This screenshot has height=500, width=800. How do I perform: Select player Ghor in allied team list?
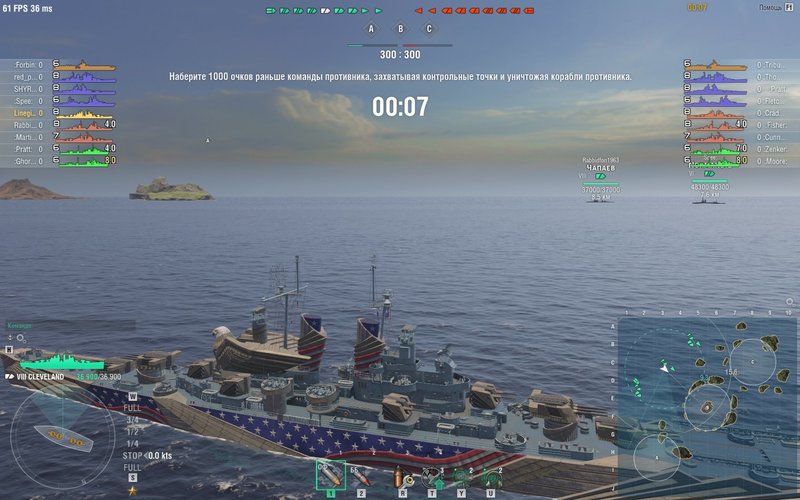point(28,161)
